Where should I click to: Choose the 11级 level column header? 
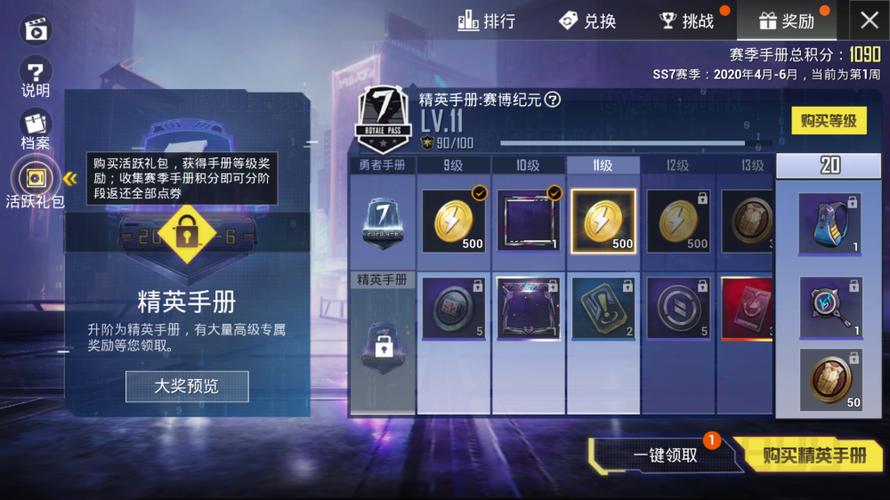[x=602, y=166]
